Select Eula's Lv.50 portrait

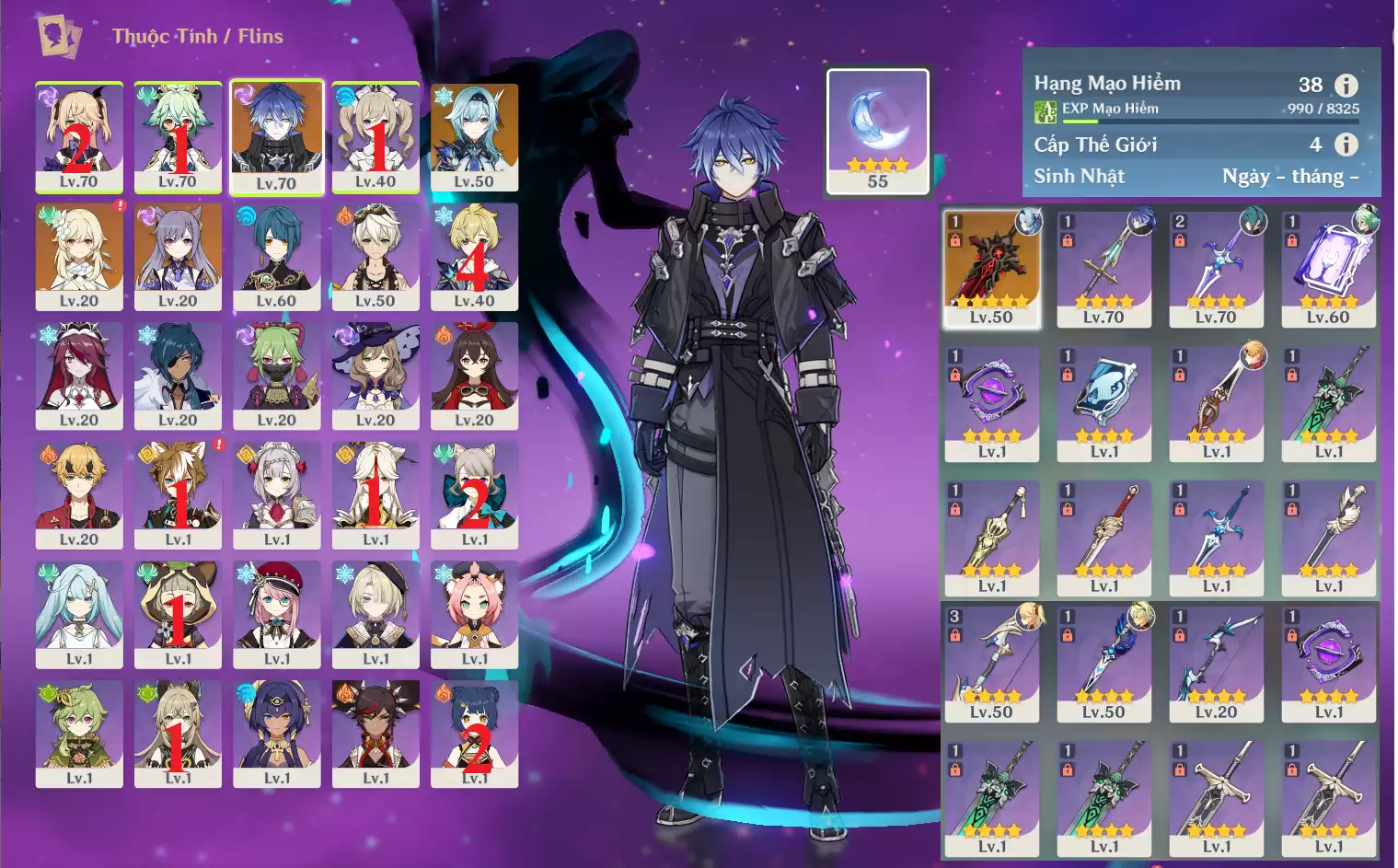tap(474, 136)
